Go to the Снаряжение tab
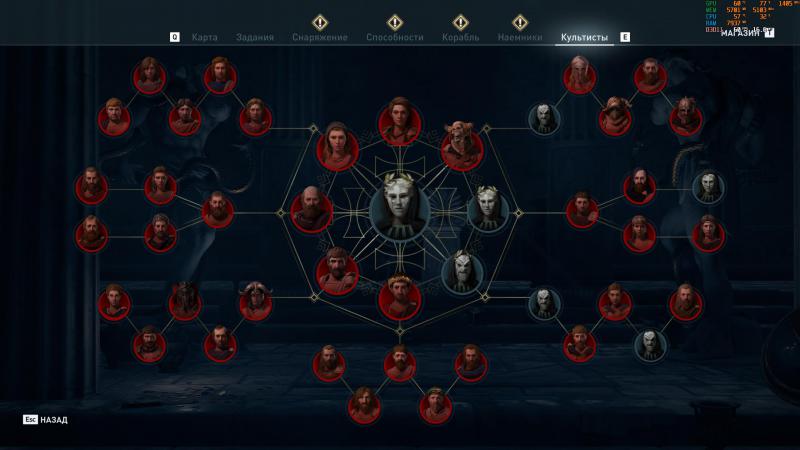This screenshot has width=800, height=450. tap(320, 37)
